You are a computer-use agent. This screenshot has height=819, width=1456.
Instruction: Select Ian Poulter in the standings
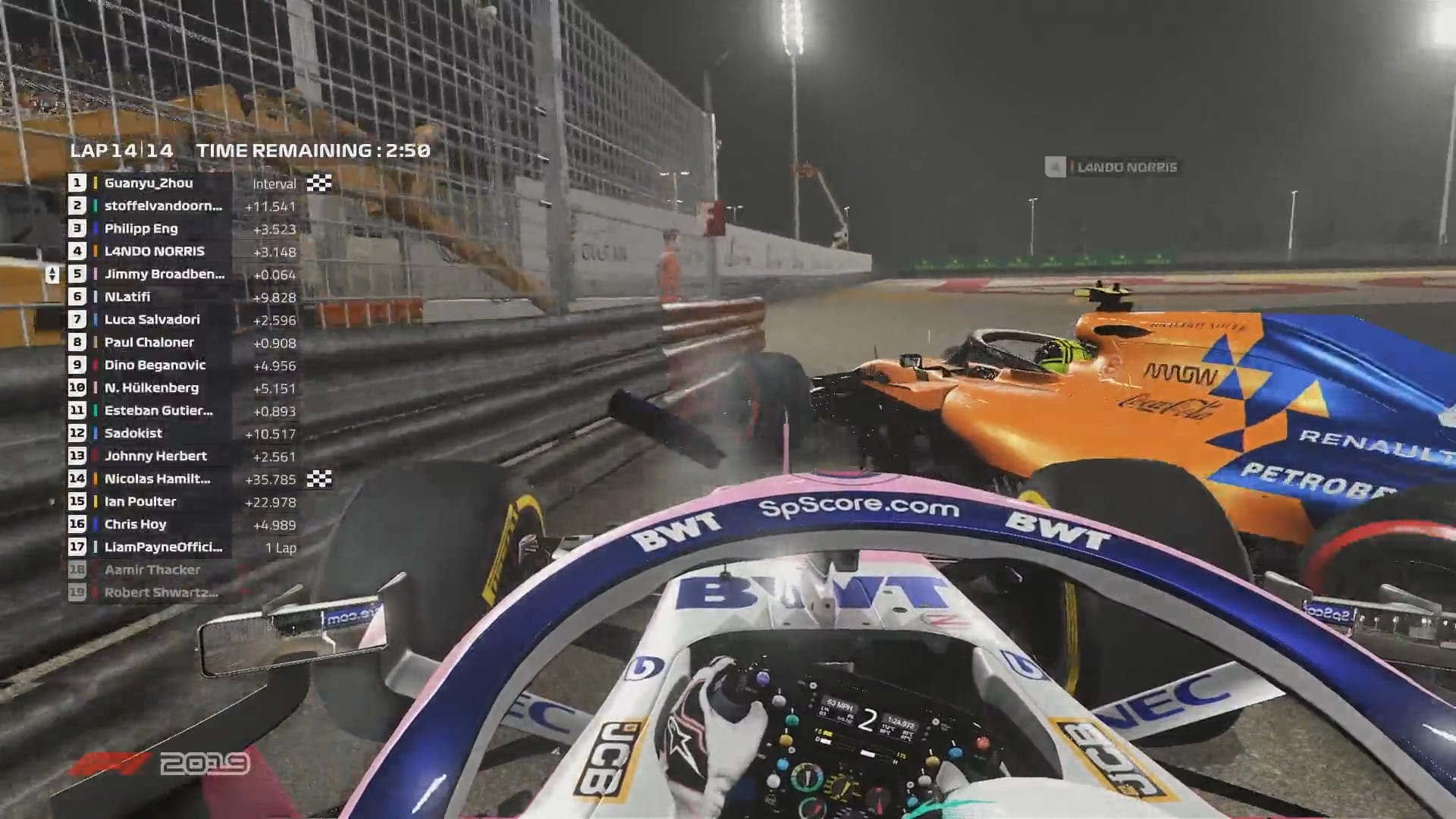(x=140, y=501)
